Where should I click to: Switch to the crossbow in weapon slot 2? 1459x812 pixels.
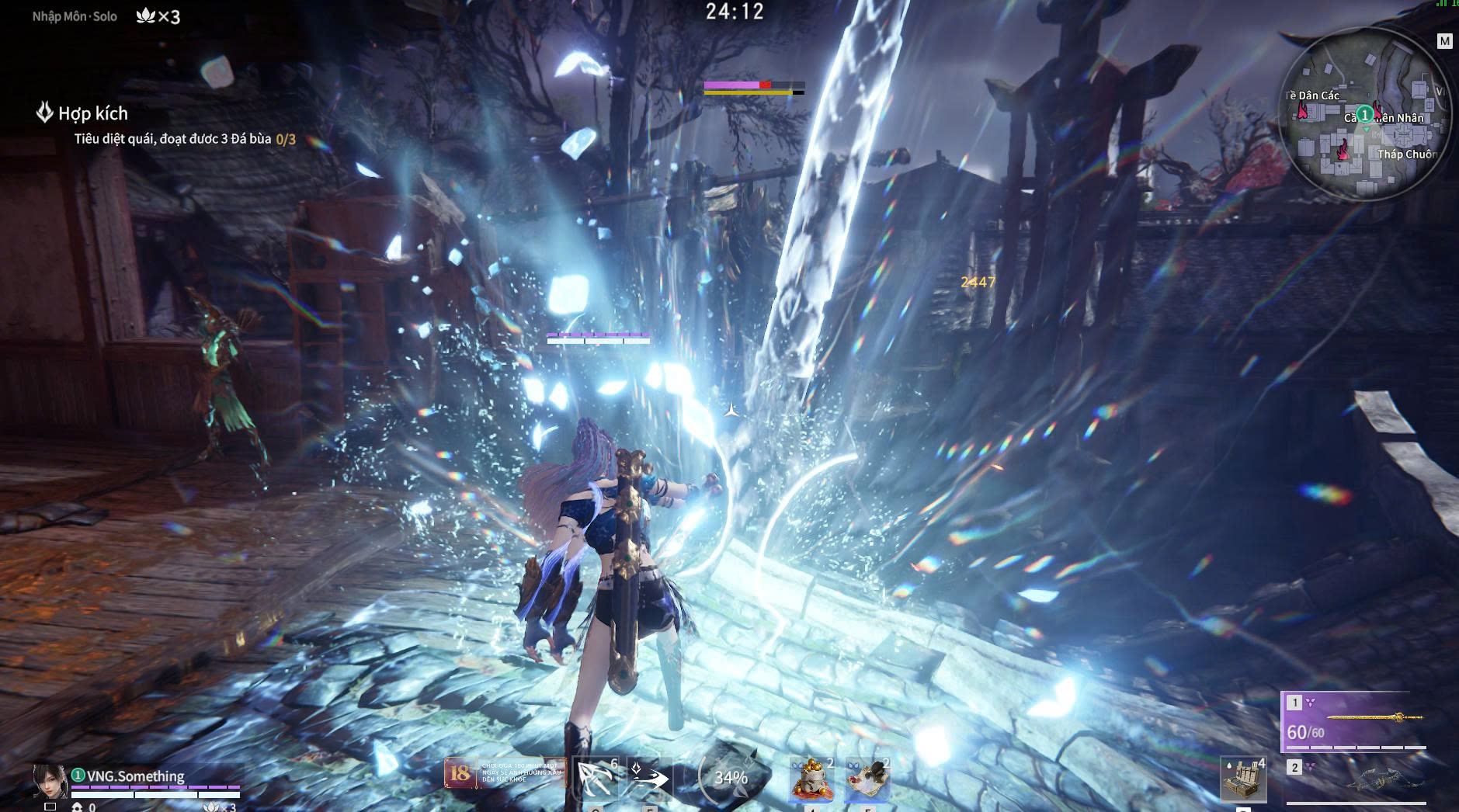(1356, 781)
